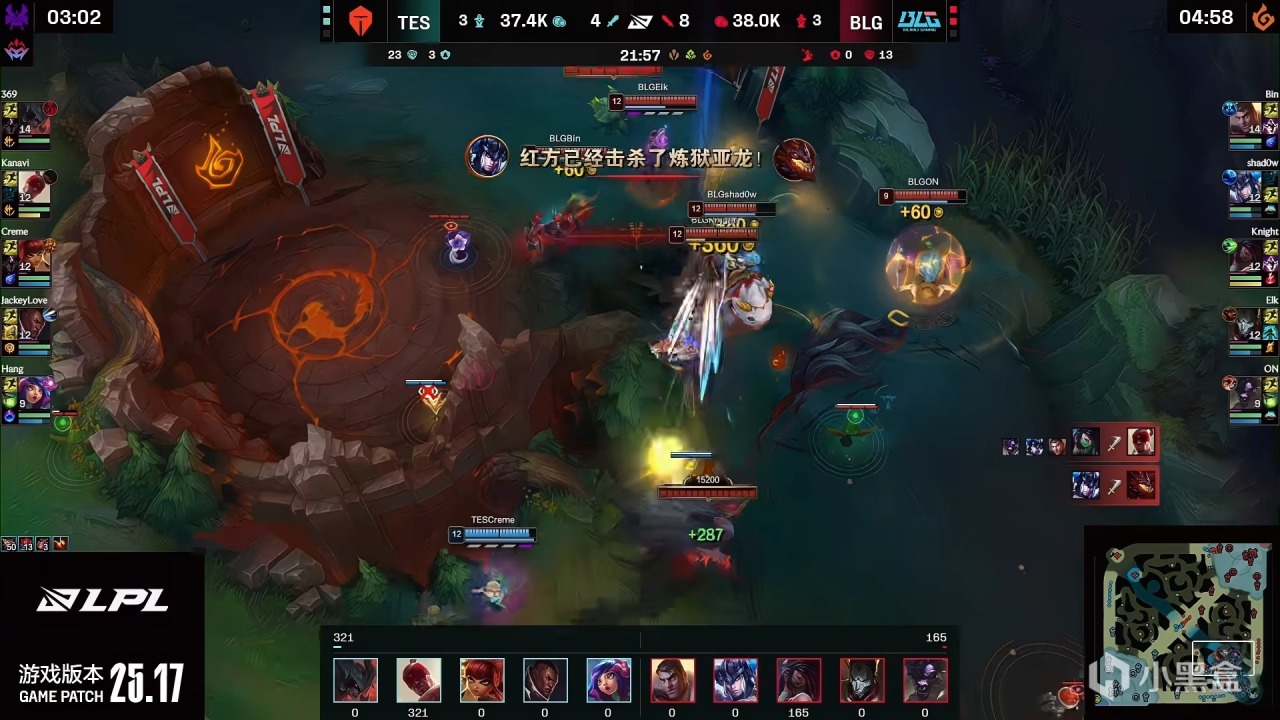This screenshot has height=720, width=1280.
Task: Click Hang's champion portrait
Action: coord(35,392)
